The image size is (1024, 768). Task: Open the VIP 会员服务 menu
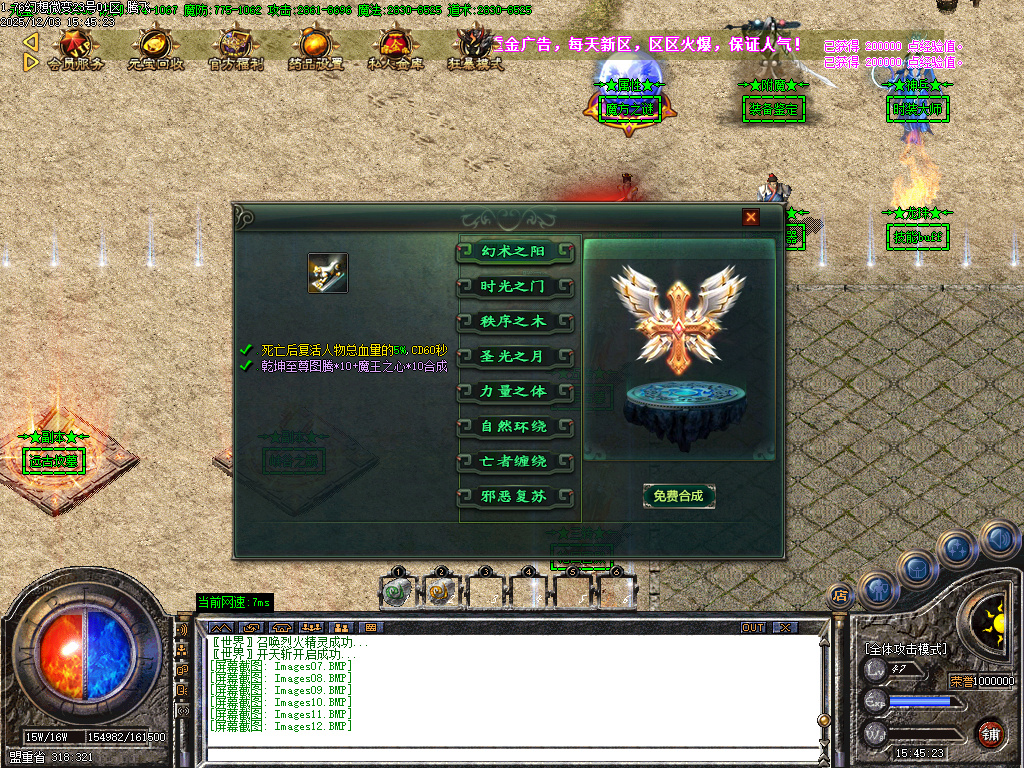click(x=76, y=48)
